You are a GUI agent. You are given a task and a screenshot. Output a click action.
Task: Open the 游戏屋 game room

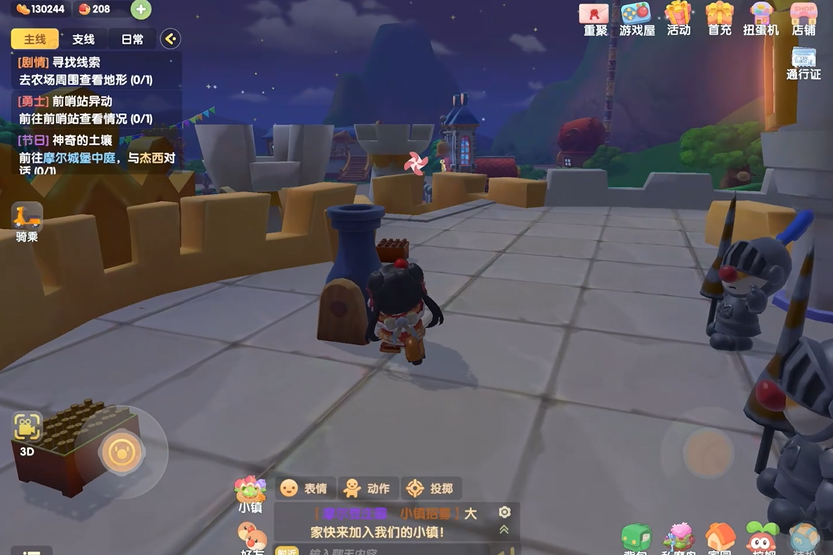point(636,17)
